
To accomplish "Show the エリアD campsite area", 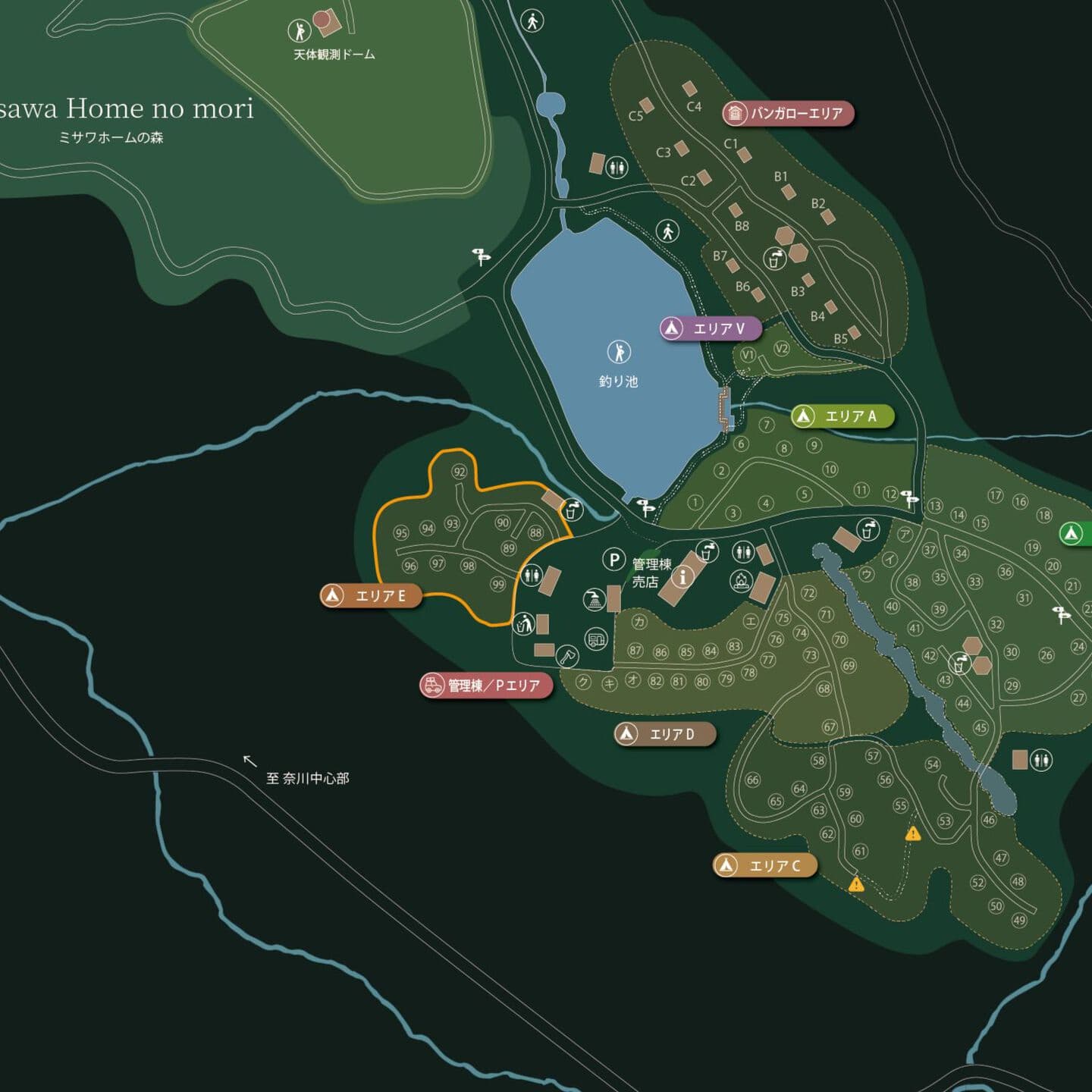I will pos(664,734).
